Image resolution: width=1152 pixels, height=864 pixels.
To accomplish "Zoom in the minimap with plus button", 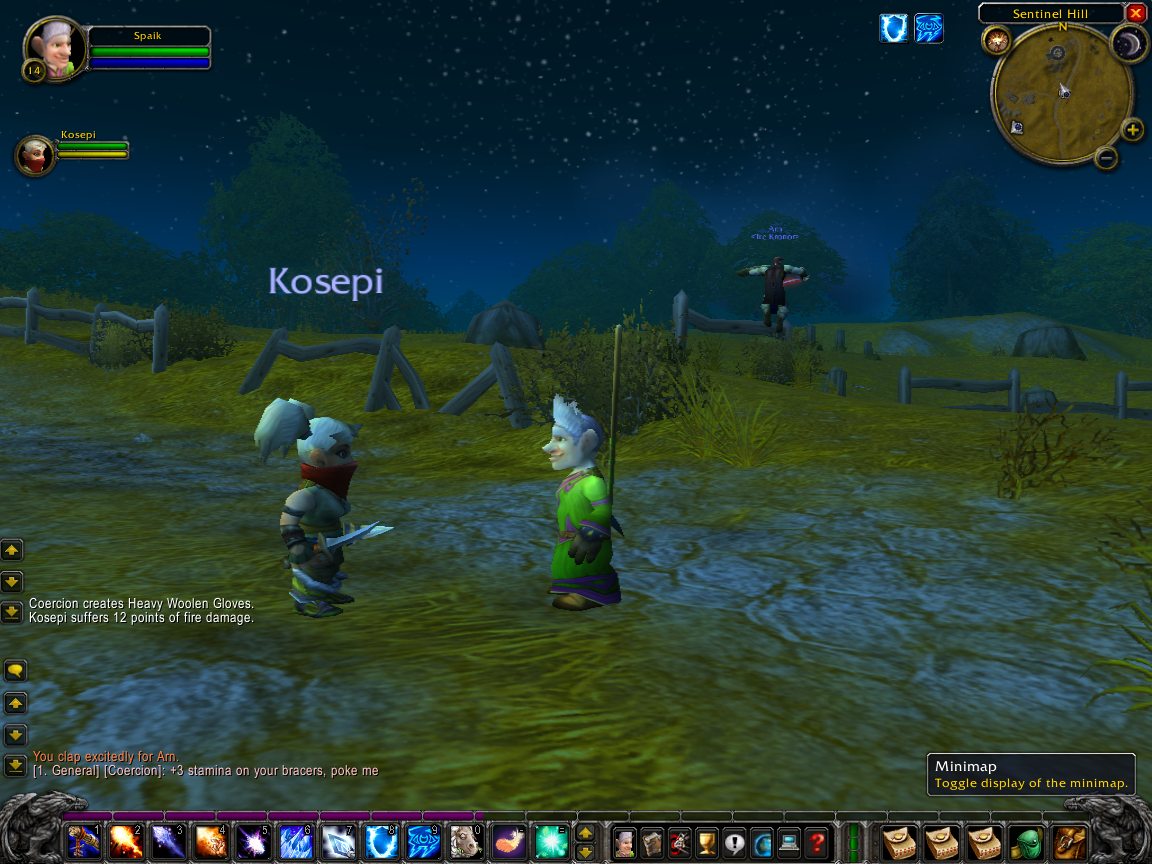I will pos(1132,130).
